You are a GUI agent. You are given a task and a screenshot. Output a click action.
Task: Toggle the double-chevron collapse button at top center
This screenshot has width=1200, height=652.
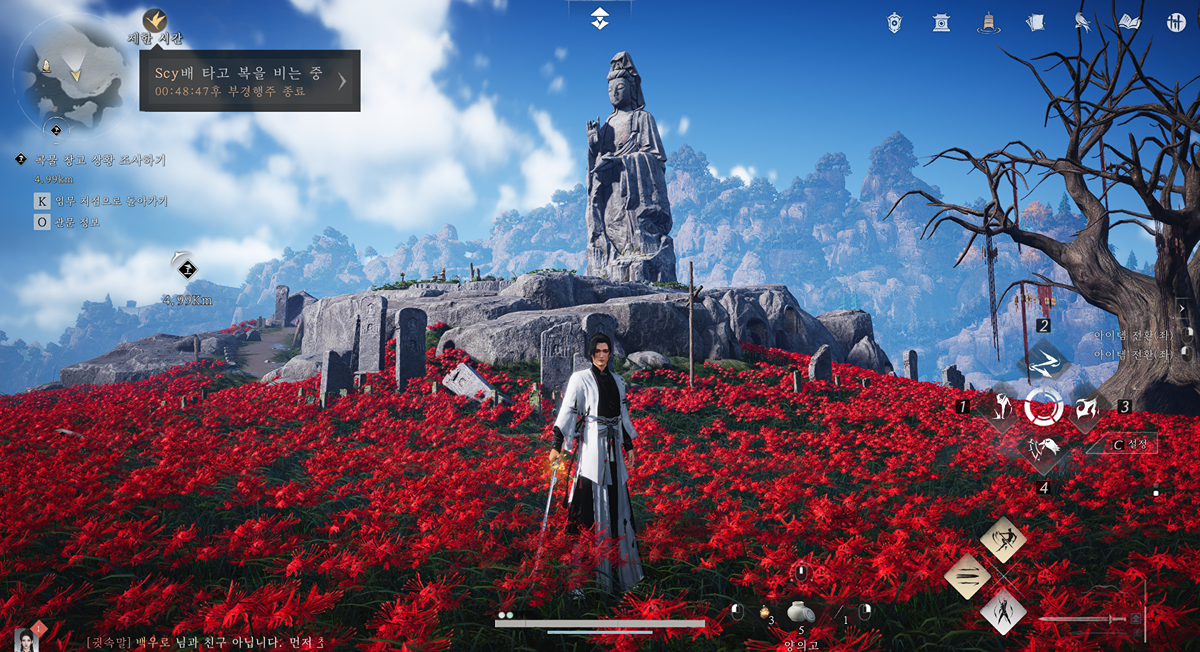click(x=599, y=17)
